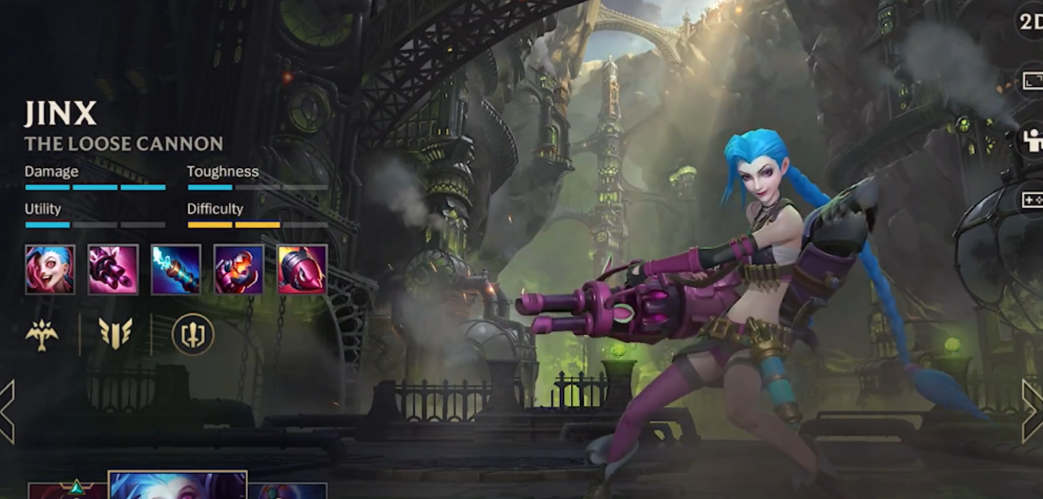Open the character pose figure button
Screen dimensions: 1043x499
[x=1031, y=142]
